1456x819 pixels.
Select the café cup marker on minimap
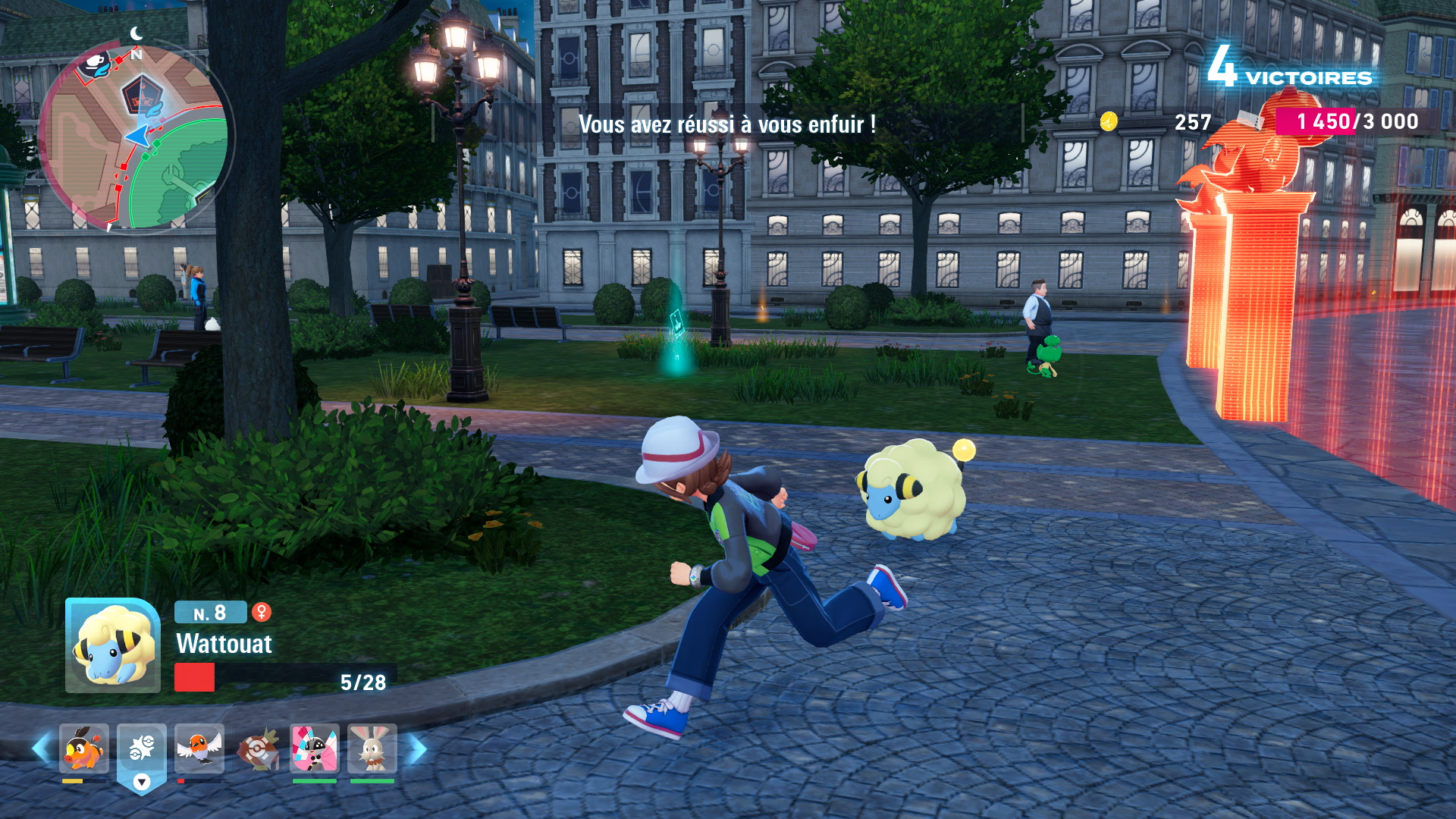(96, 64)
